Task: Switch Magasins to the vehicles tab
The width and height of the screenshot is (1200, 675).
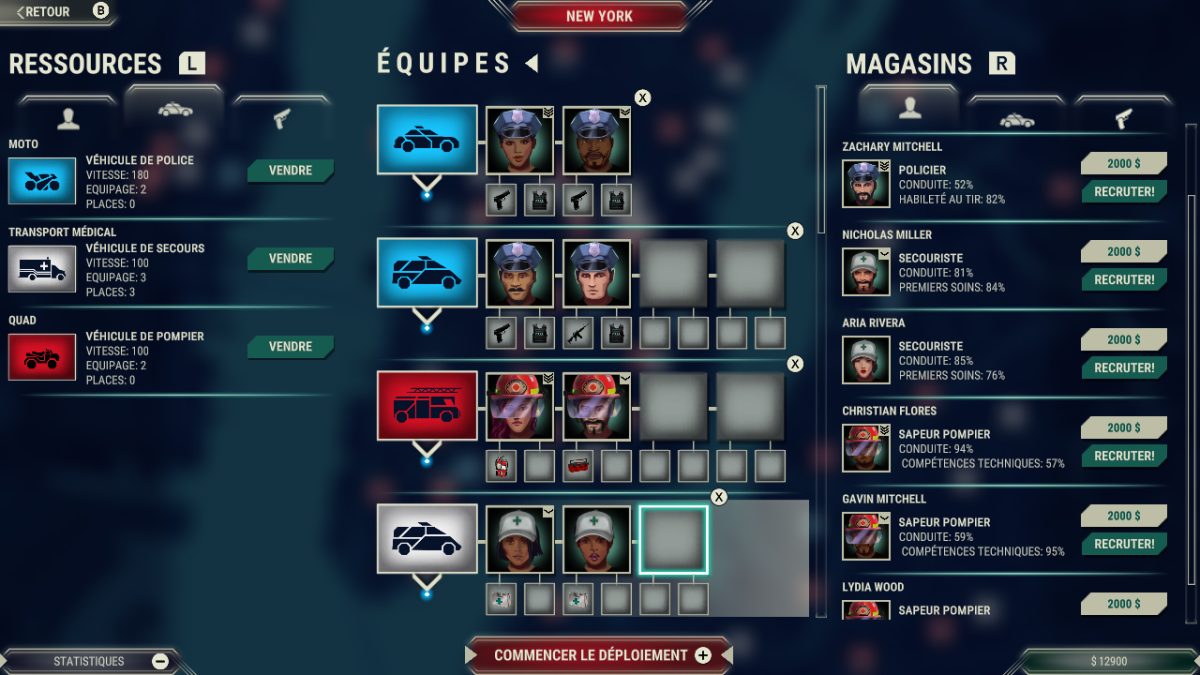Action: tap(1017, 118)
